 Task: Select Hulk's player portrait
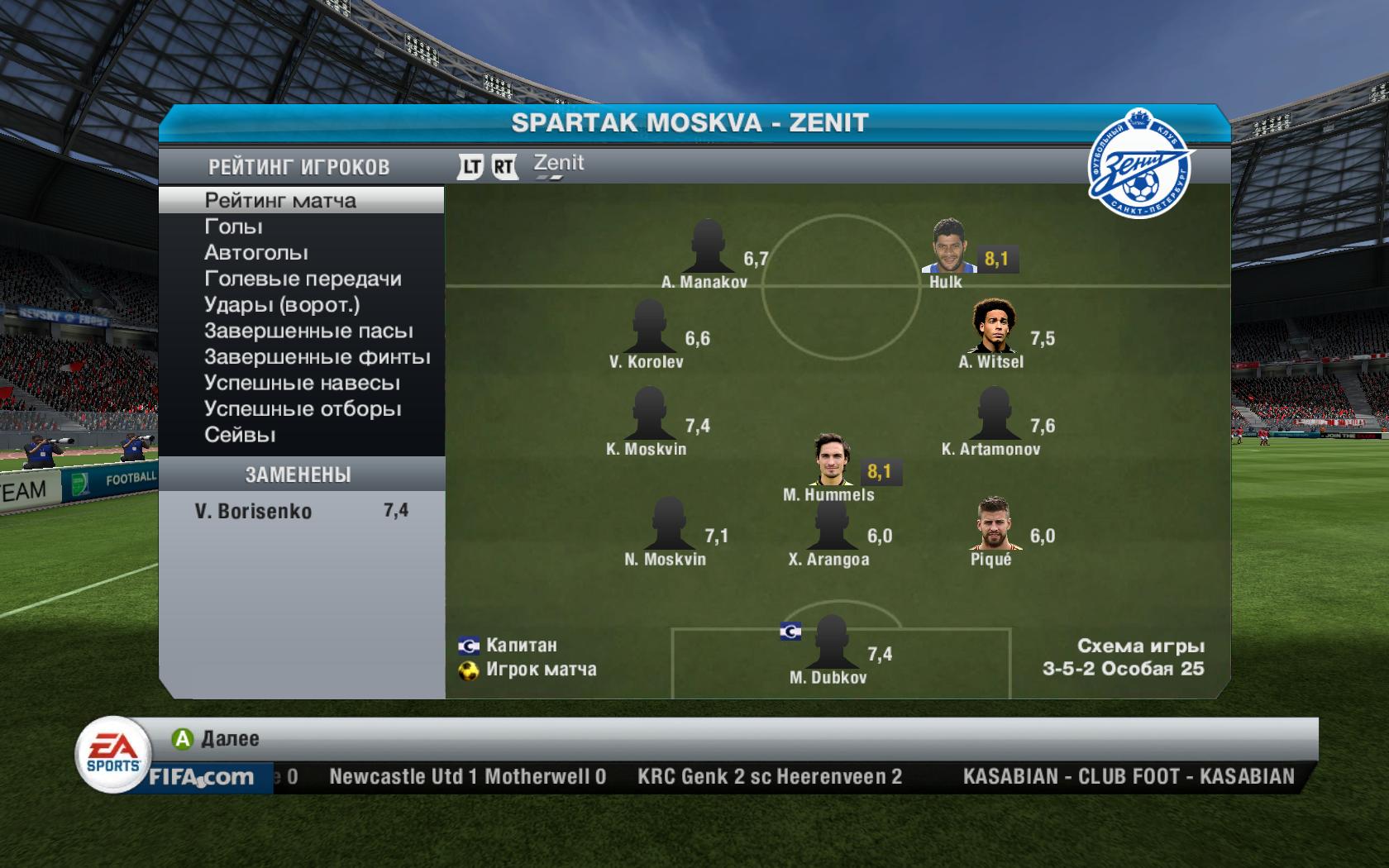click(950, 246)
